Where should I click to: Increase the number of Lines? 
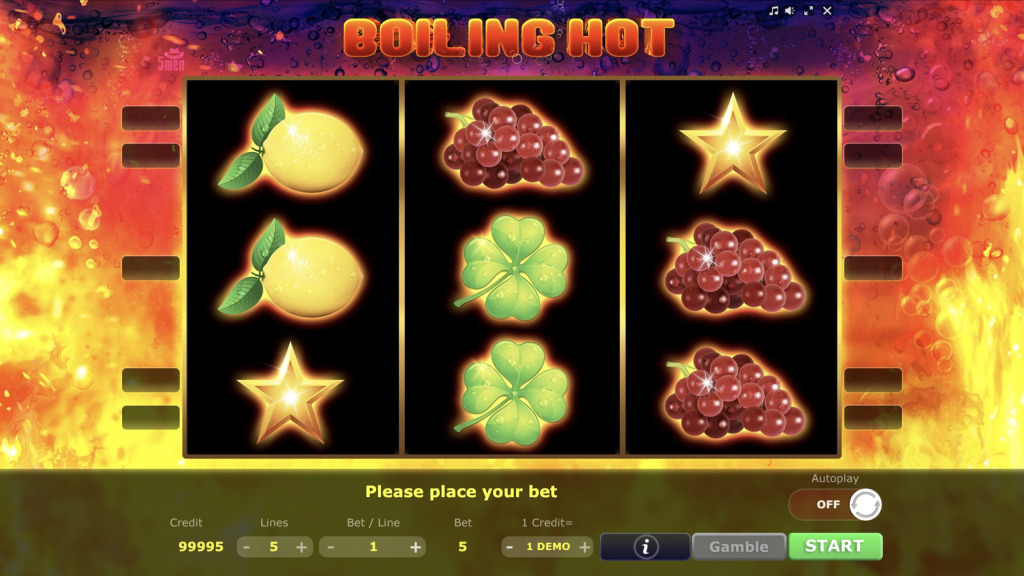301,547
